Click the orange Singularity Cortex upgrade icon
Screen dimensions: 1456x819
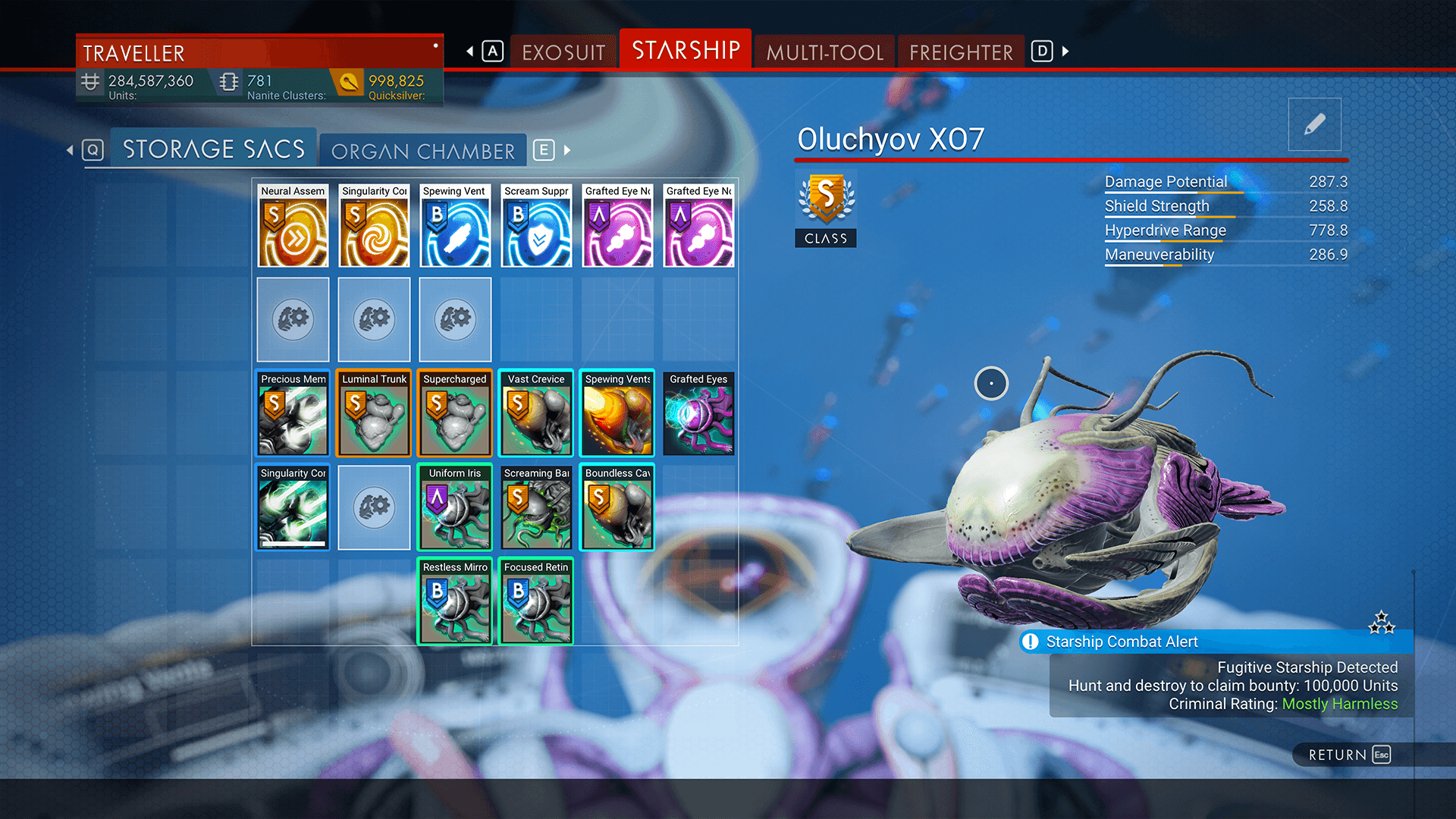pyautogui.click(x=374, y=226)
